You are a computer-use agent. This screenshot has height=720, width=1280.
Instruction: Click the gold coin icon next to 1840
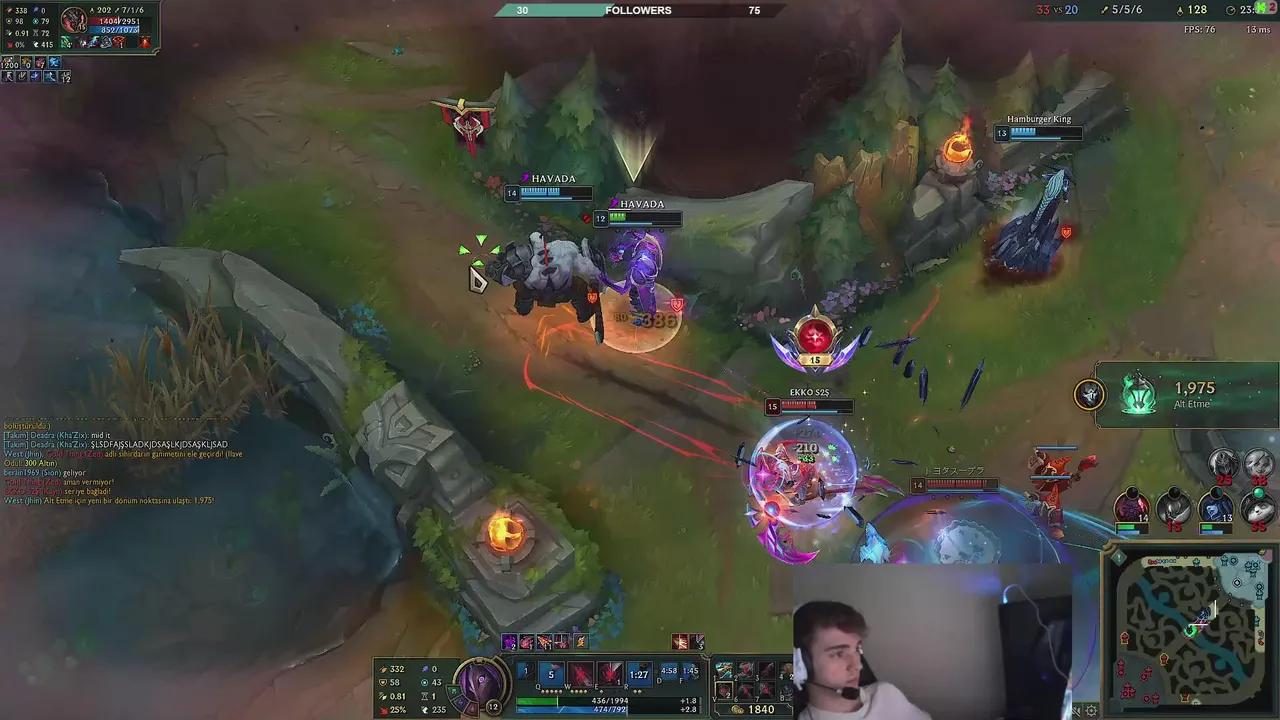click(x=736, y=709)
